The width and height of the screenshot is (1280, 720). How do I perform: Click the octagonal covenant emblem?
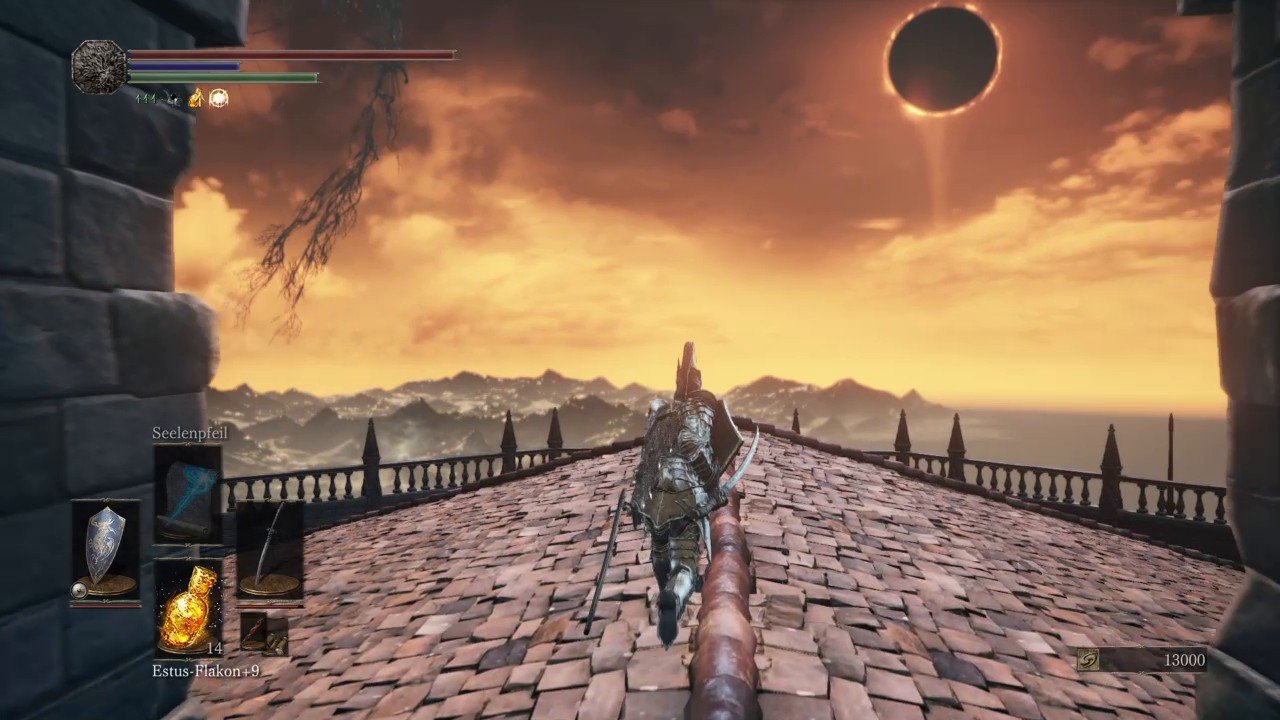point(99,66)
